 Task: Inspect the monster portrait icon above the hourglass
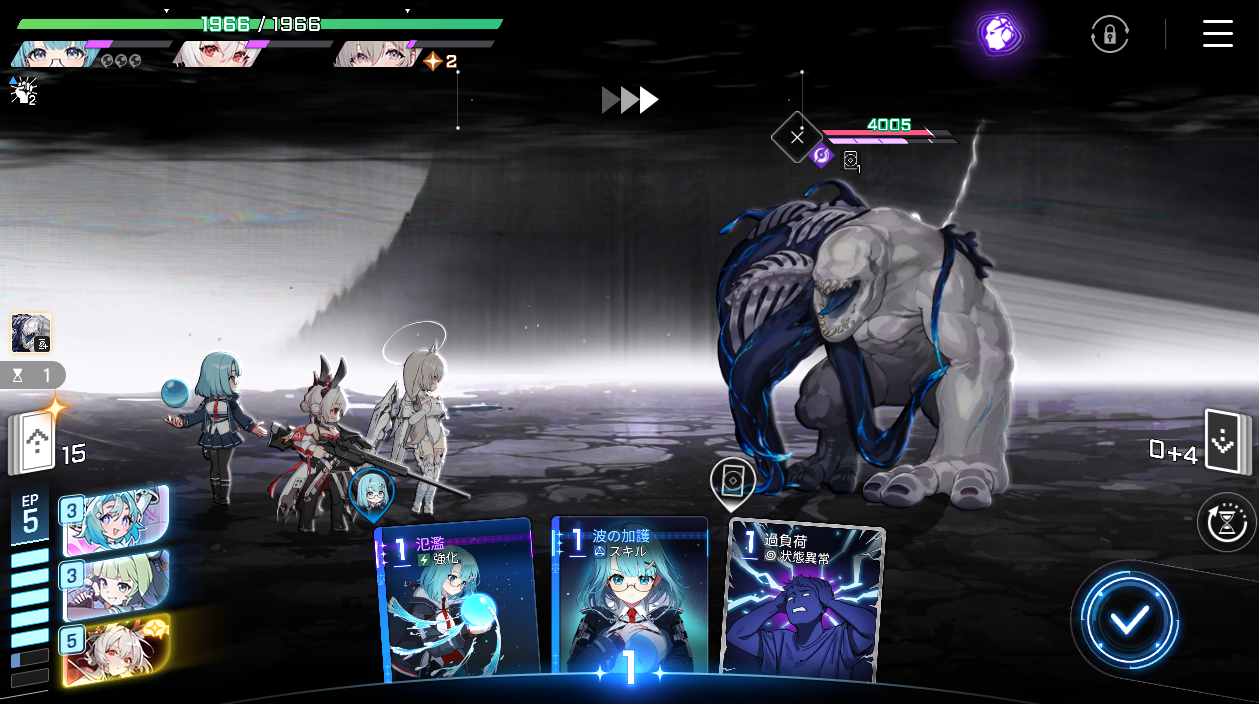click(31, 333)
